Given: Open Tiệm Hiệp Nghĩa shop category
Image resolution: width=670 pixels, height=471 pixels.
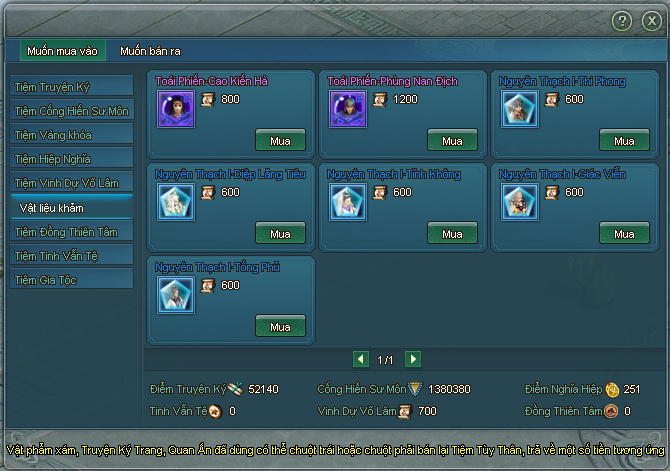Looking at the screenshot, I should (x=70, y=158).
